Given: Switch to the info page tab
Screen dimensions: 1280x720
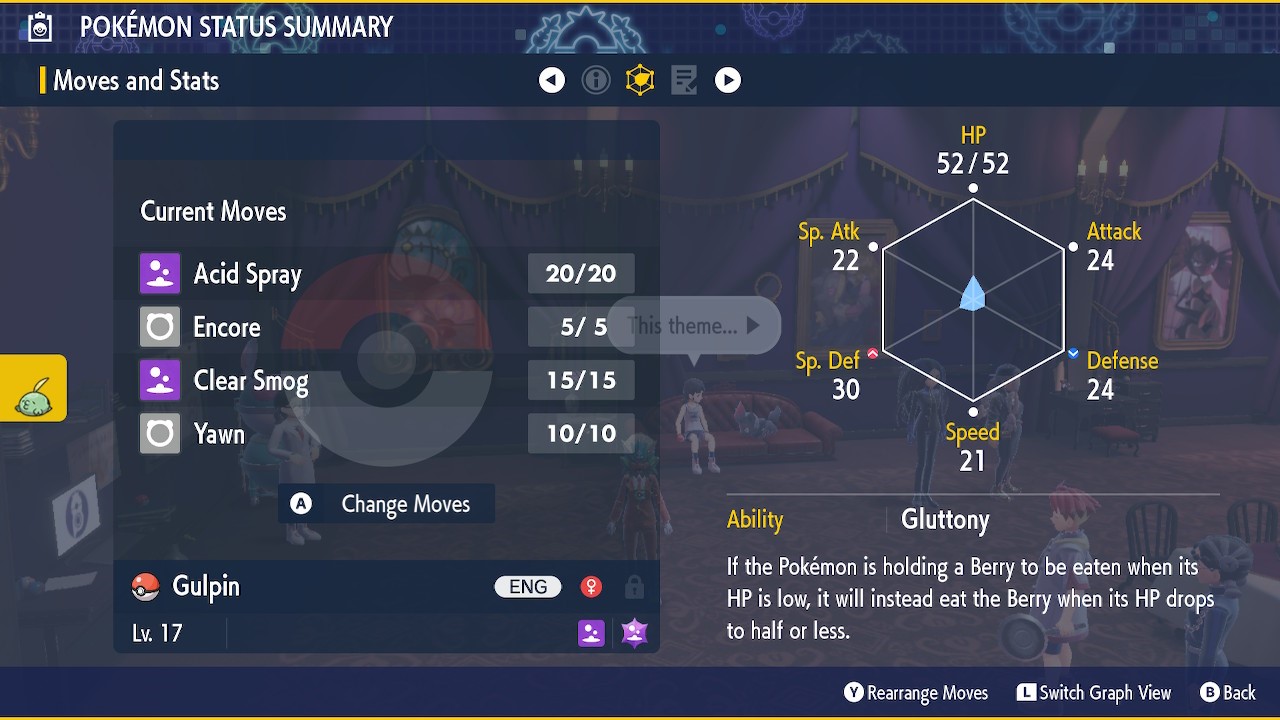Looking at the screenshot, I should point(596,80).
